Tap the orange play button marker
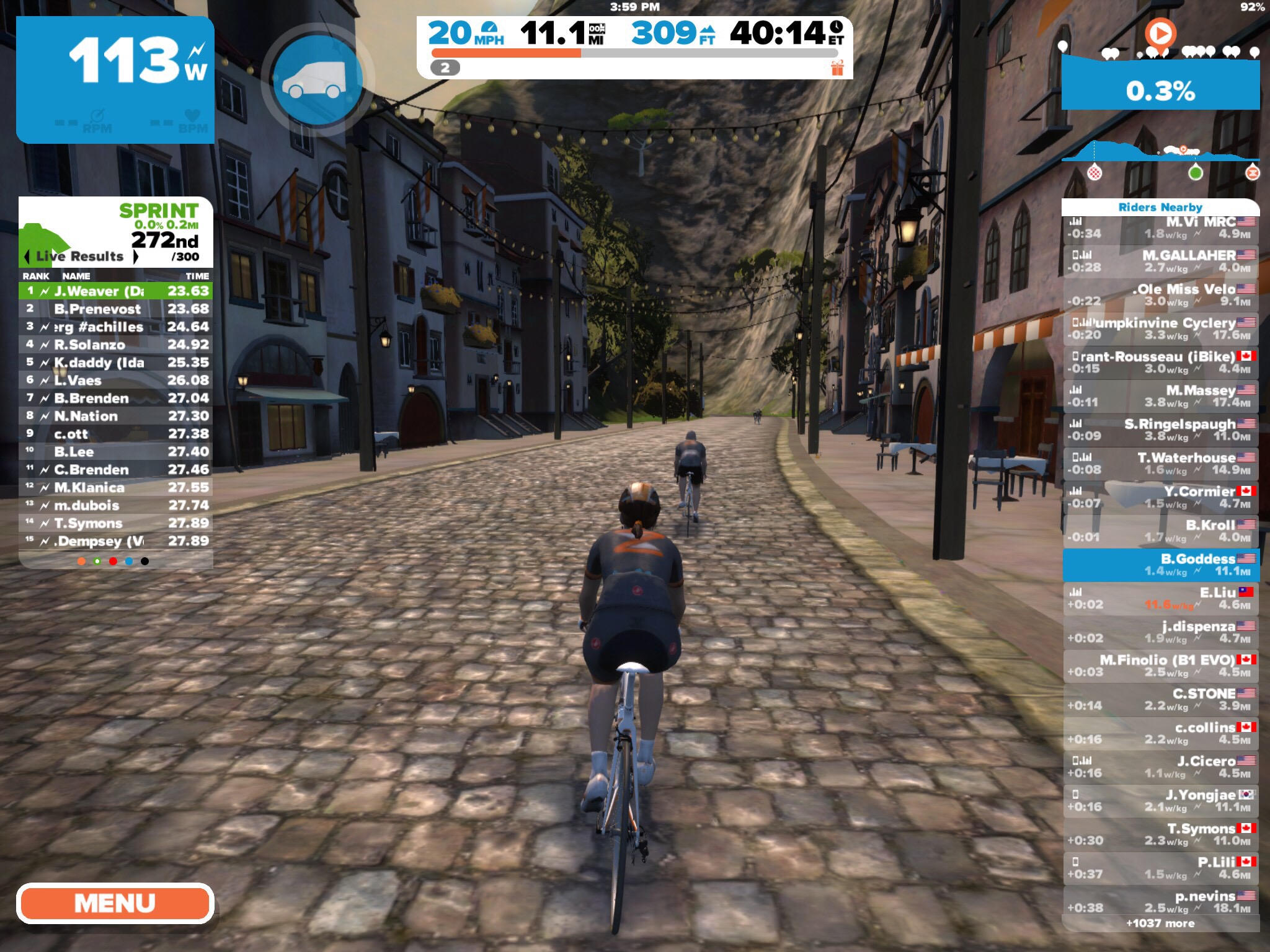 [x=1160, y=33]
